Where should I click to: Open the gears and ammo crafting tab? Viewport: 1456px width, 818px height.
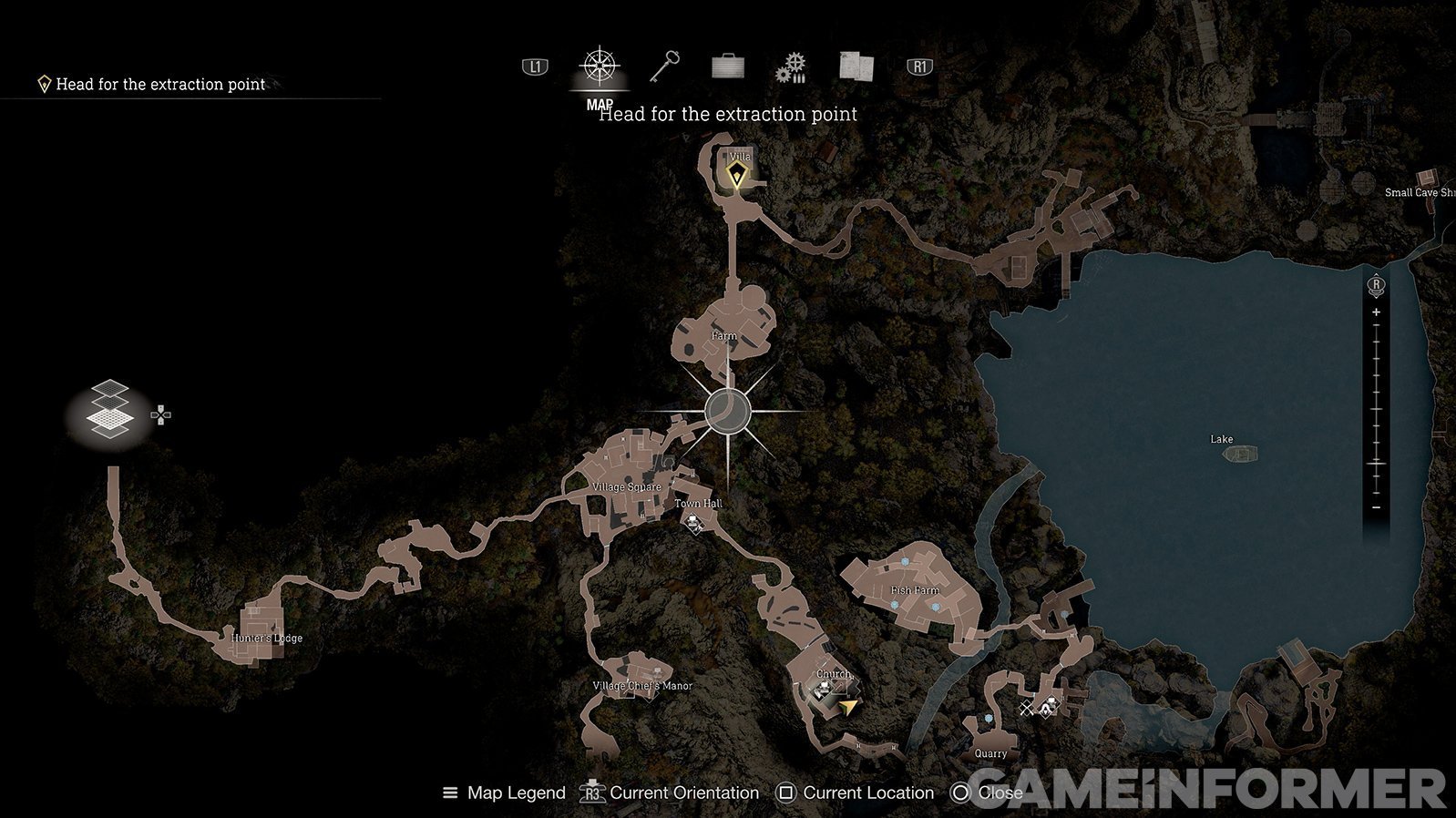click(x=791, y=67)
